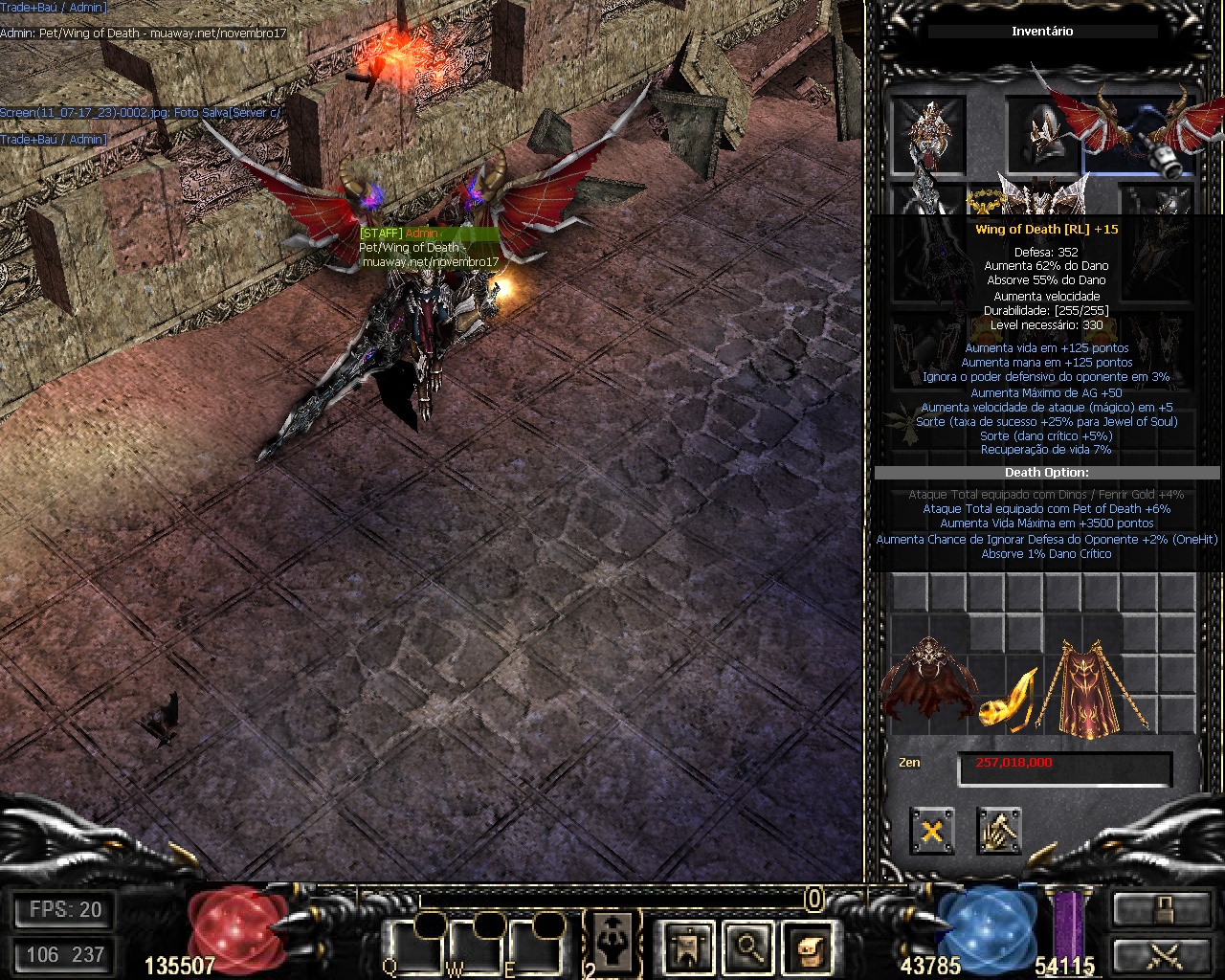
Task: Click the magnifying glass button
Action: point(748,946)
